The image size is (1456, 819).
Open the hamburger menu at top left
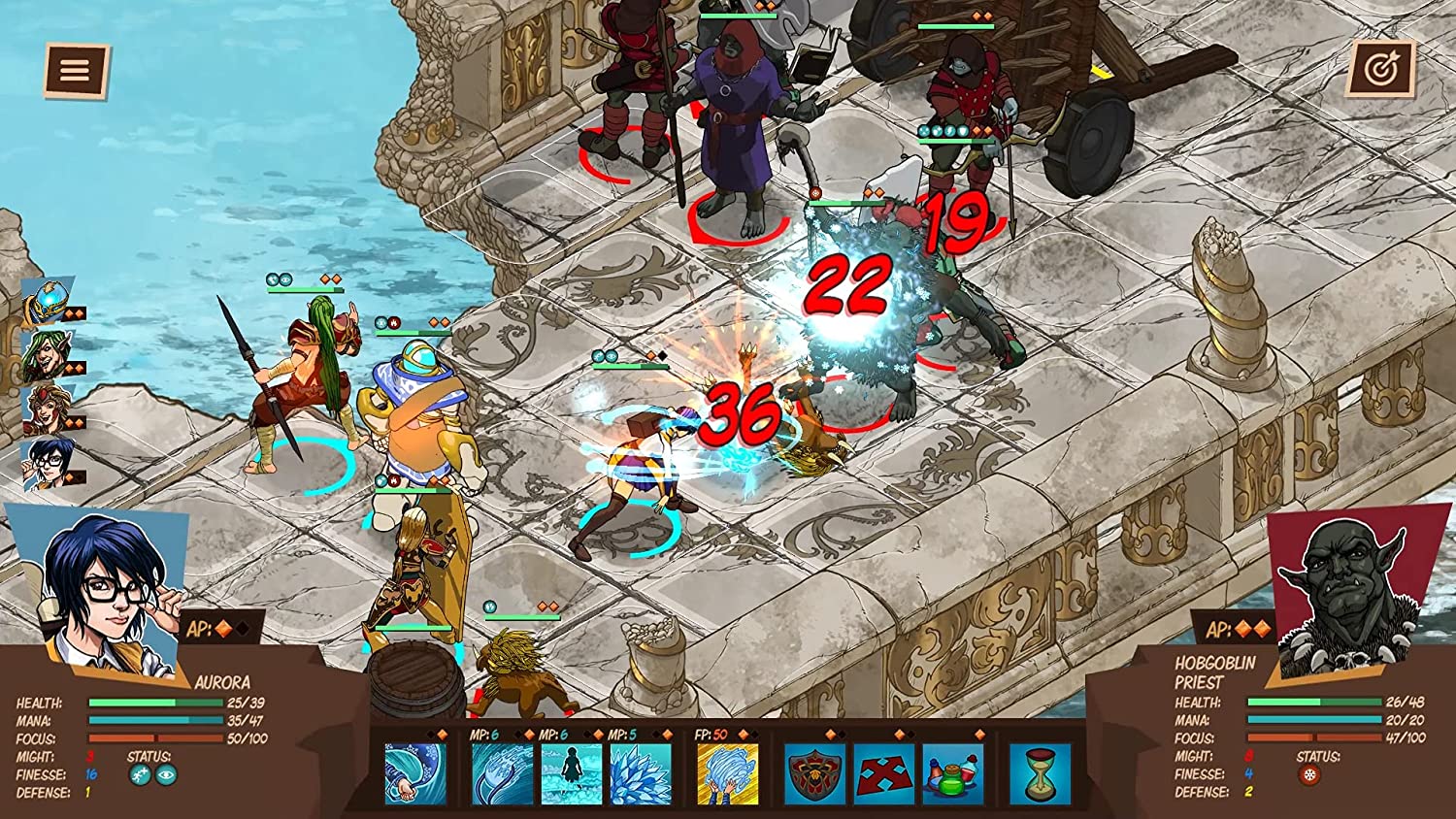(74, 70)
